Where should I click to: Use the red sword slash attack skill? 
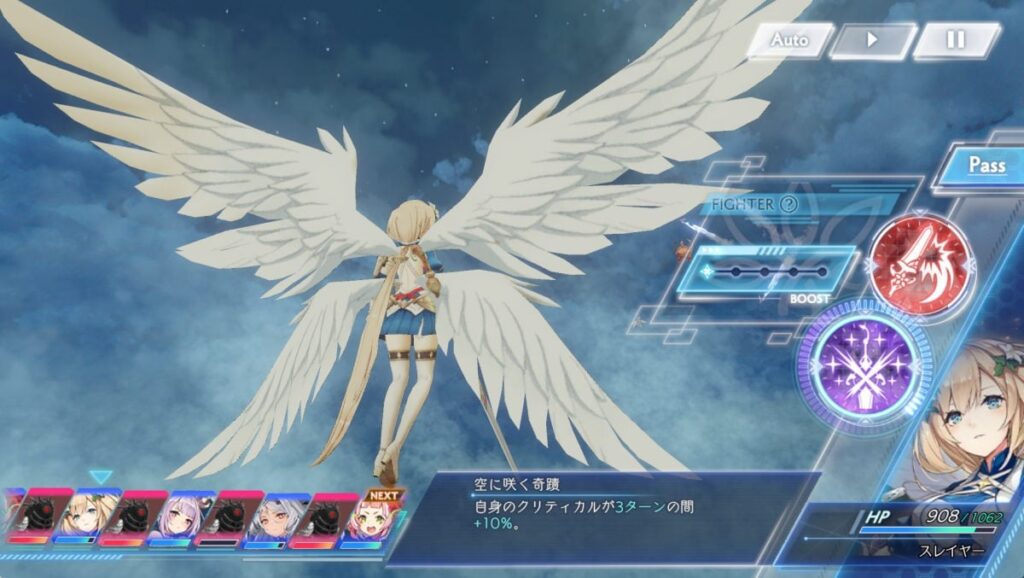pyautogui.click(x=919, y=265)
